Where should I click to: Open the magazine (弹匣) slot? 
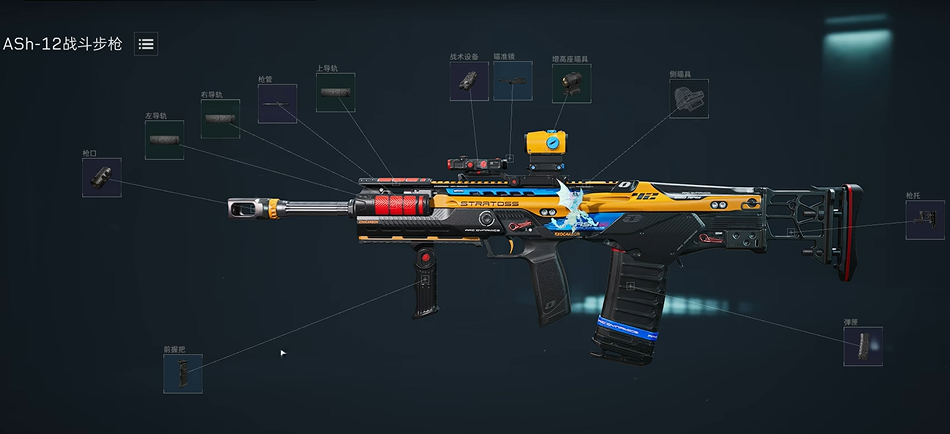[x=863, y=346]
